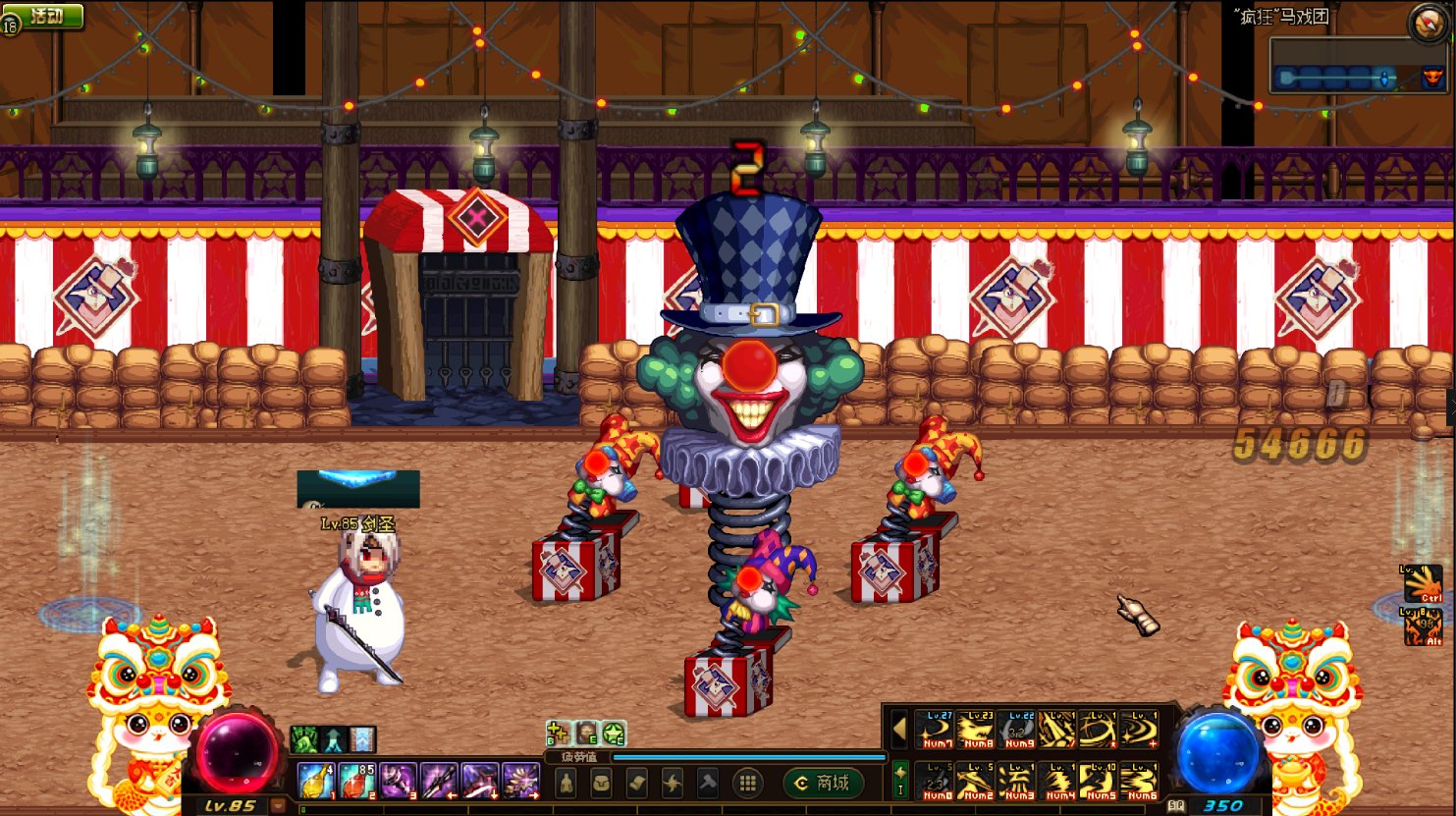The image size is (1456, 816).
Task: Activate the Num8 wolf head skill
Action: pyautogui.click(x=975, y=731)
